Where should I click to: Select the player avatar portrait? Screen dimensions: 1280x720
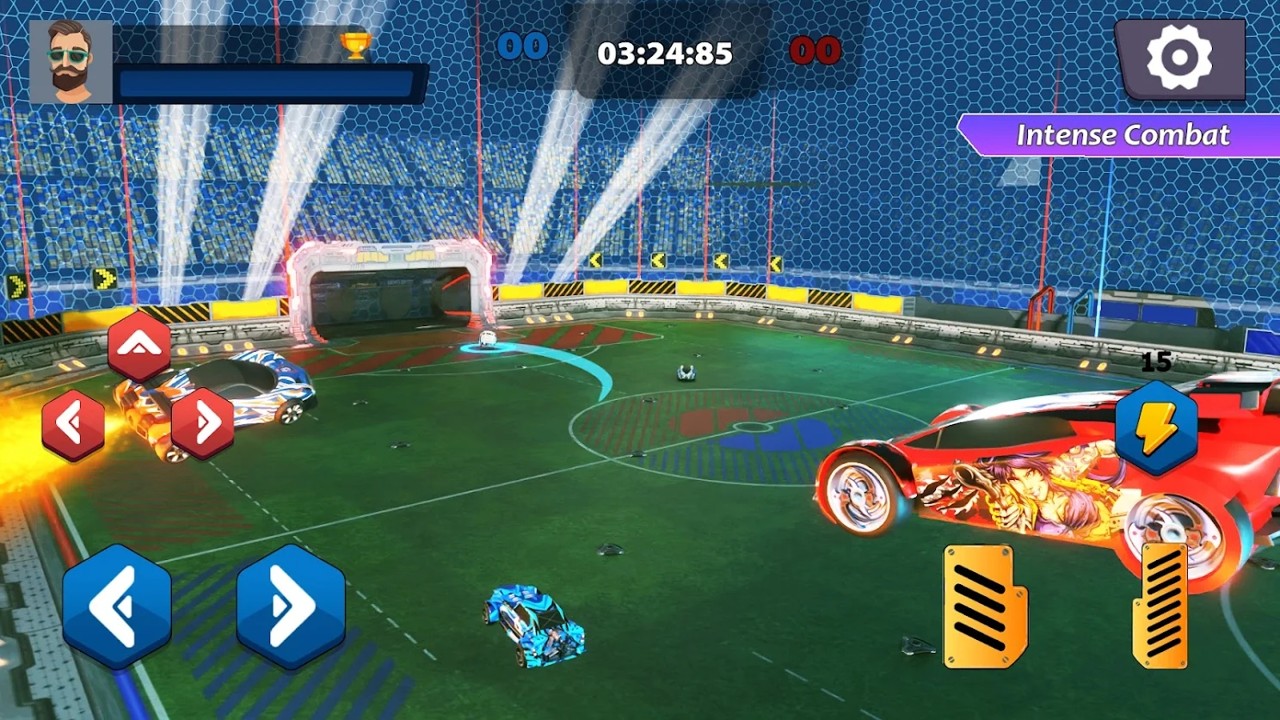[72, 62]
